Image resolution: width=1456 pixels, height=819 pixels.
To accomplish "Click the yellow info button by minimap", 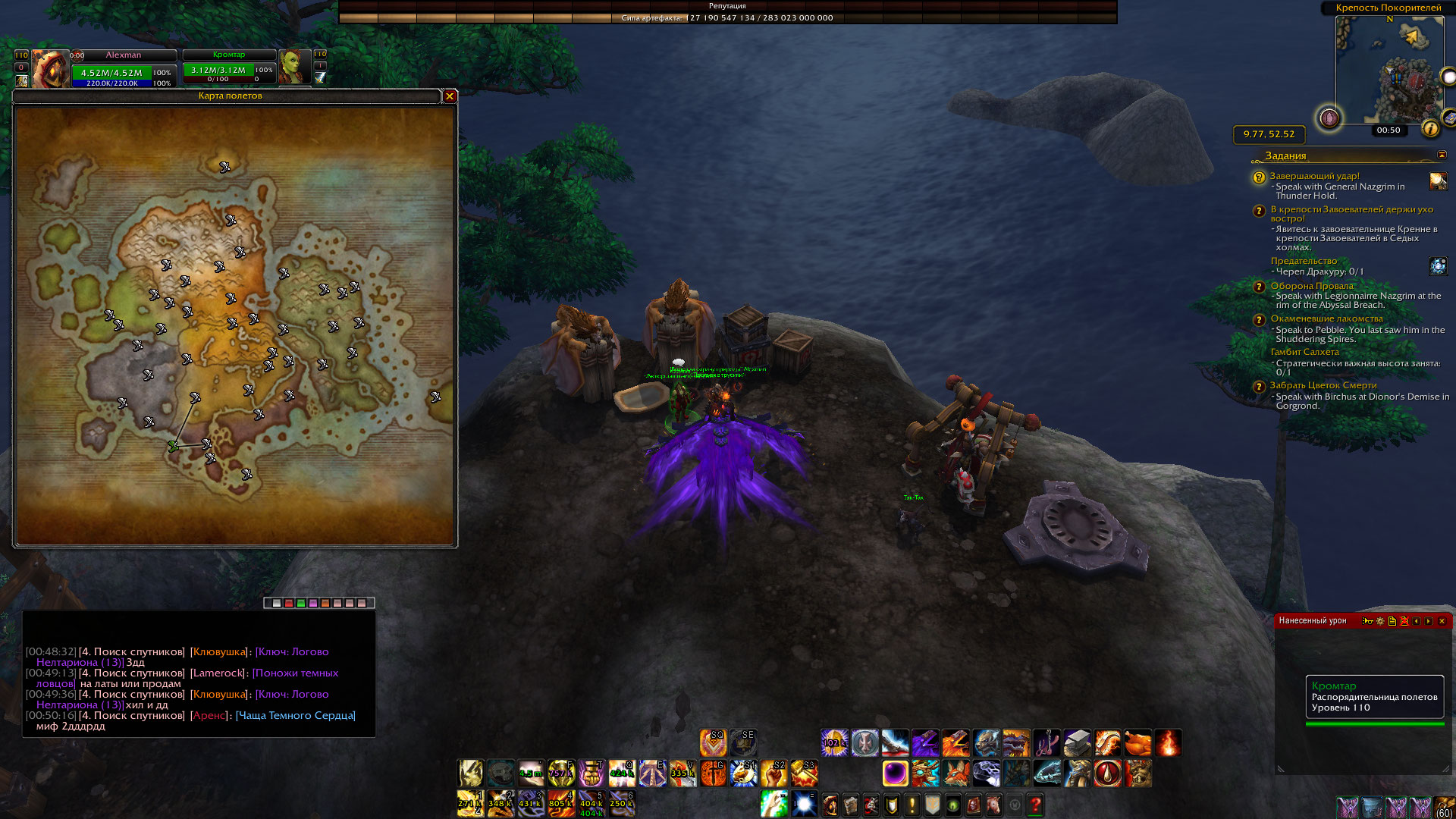I will click(x=1430, y=128).
